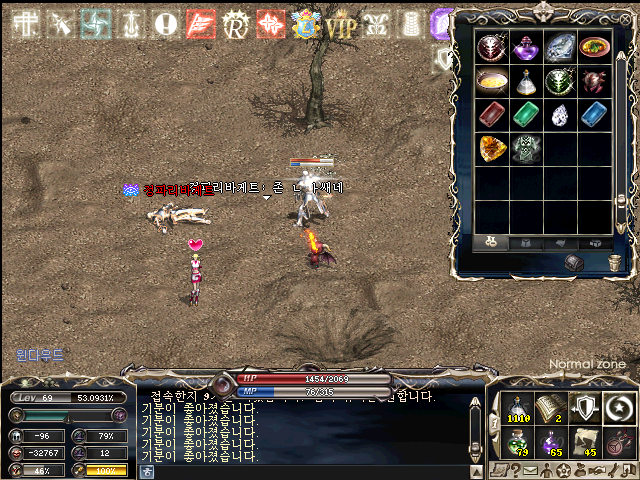Select the blue sapphire gem
The height and width of the screenshot is (480, 640).
[x=594, y=113]
